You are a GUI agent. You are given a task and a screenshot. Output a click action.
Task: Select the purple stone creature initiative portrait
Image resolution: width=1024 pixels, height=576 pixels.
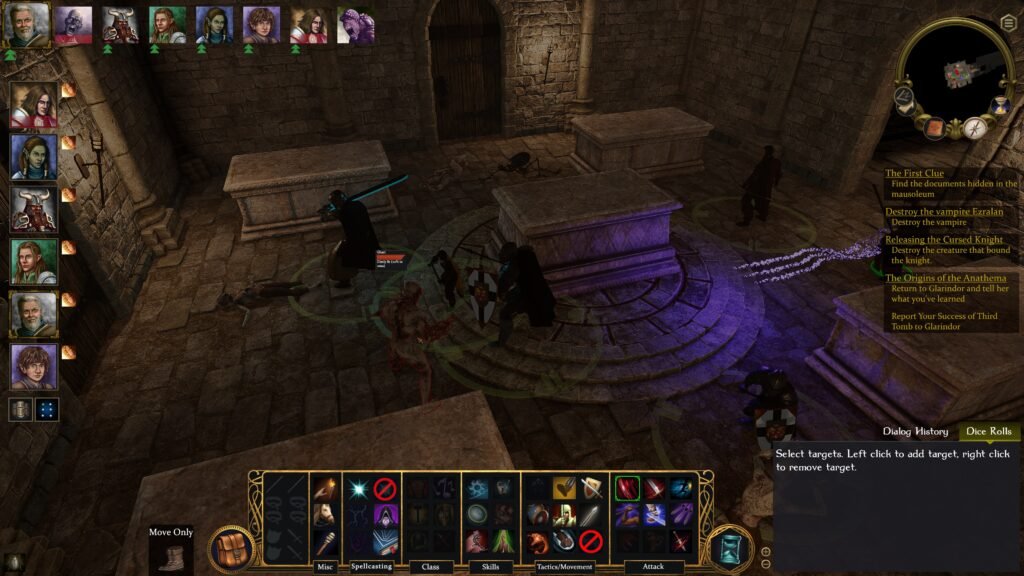[355, 24]
